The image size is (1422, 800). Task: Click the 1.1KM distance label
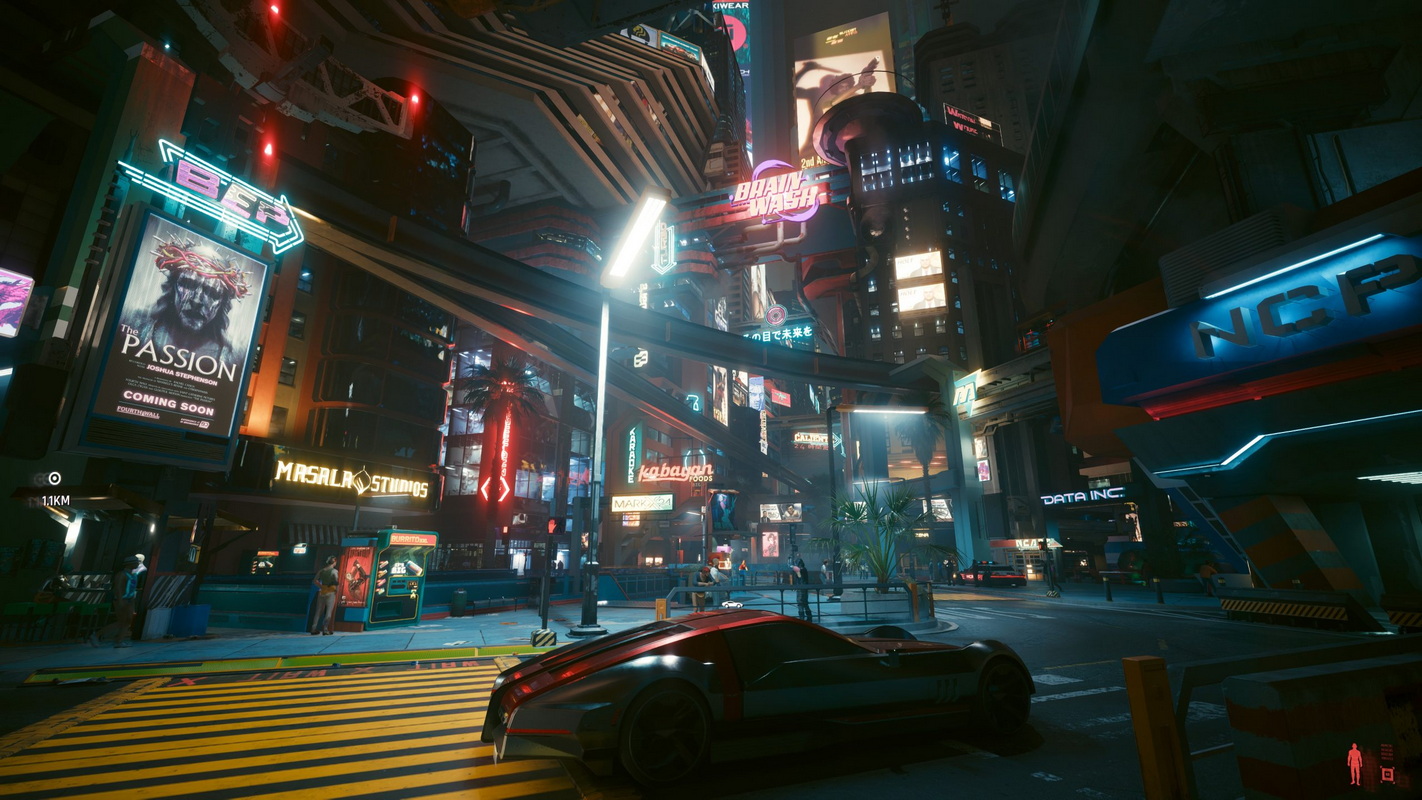(x=58, y=500)
